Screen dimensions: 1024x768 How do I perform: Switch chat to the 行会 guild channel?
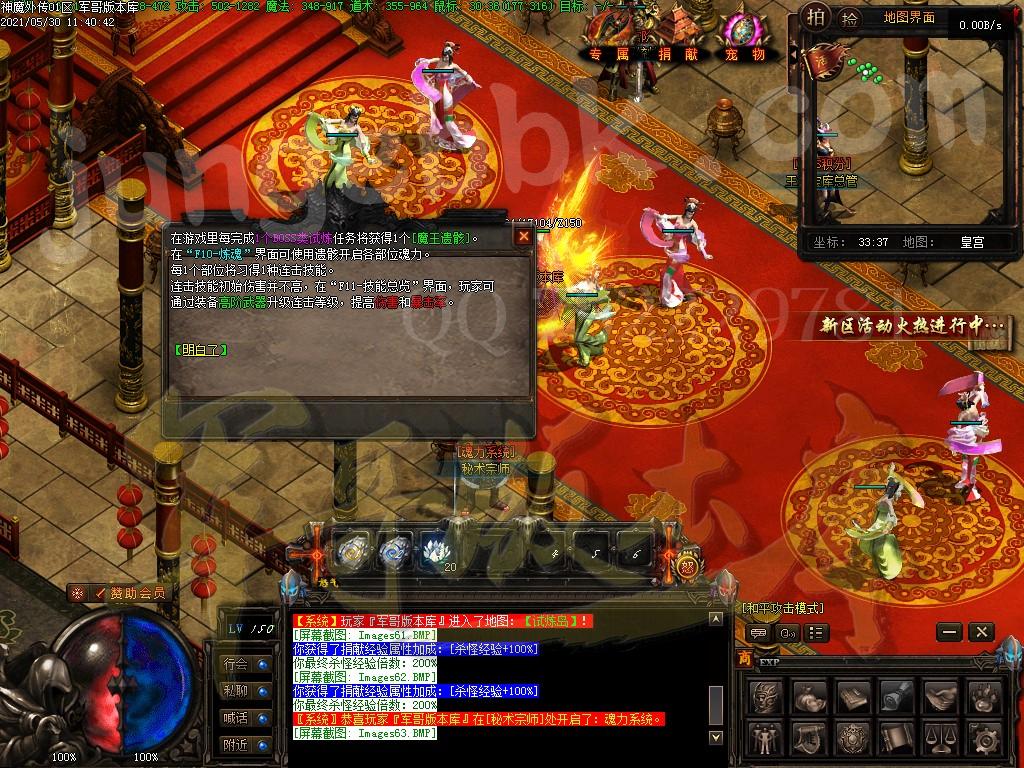coord(245,663)
